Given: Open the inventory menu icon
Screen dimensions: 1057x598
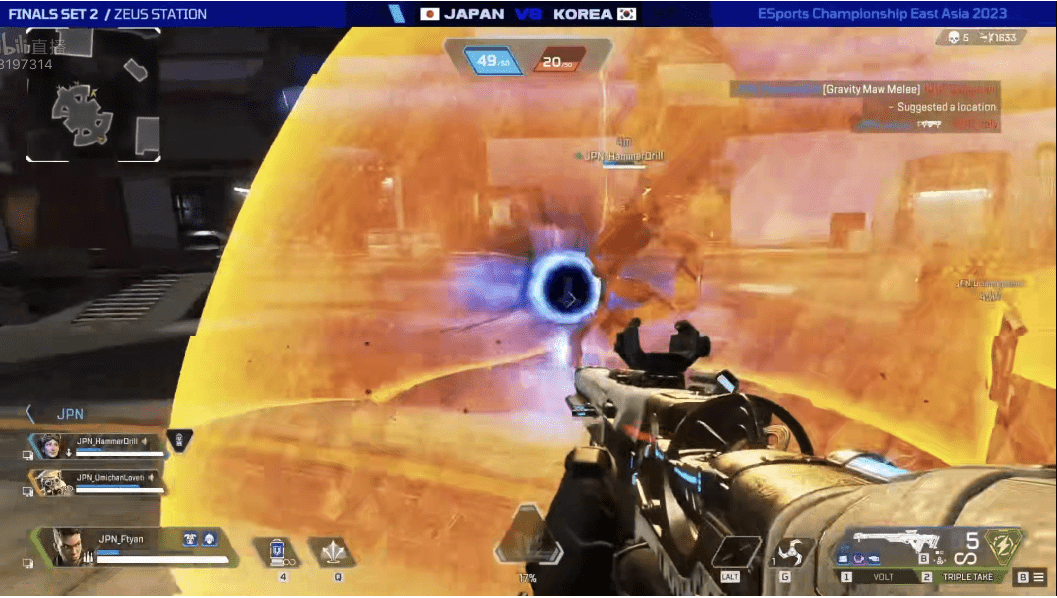Looking at the screenshot, I should 1039,577.
